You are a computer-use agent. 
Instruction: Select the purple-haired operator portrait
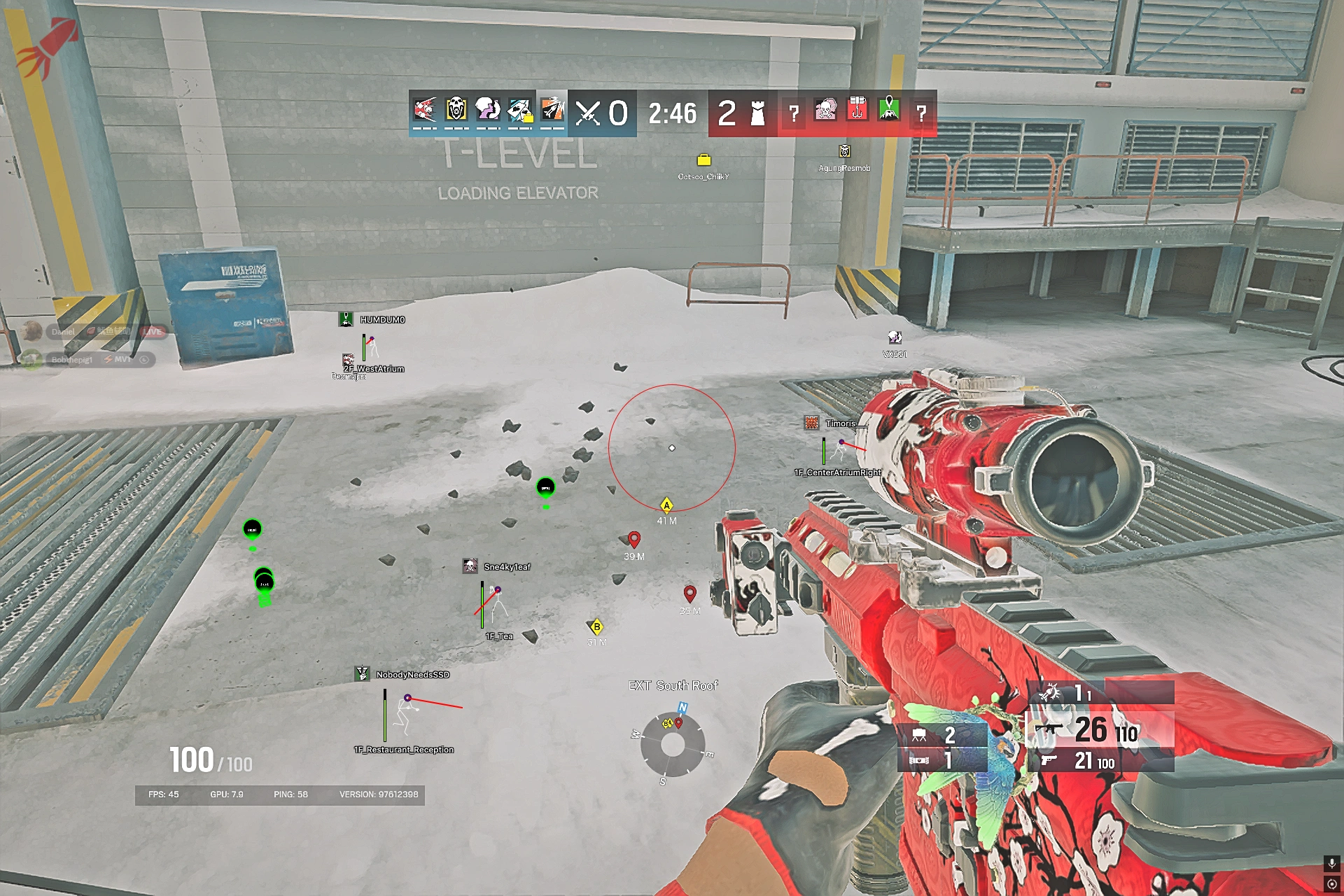tap(488, 110)
